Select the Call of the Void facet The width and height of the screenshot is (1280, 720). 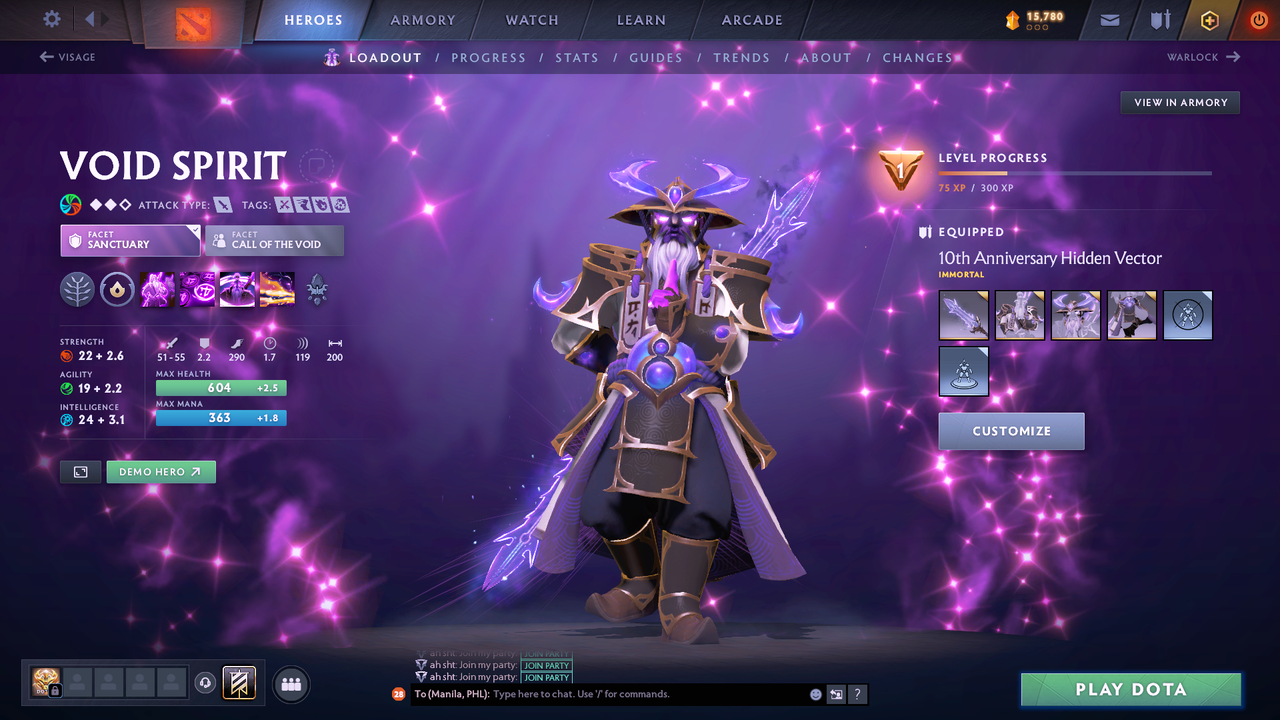pos(273,240)
